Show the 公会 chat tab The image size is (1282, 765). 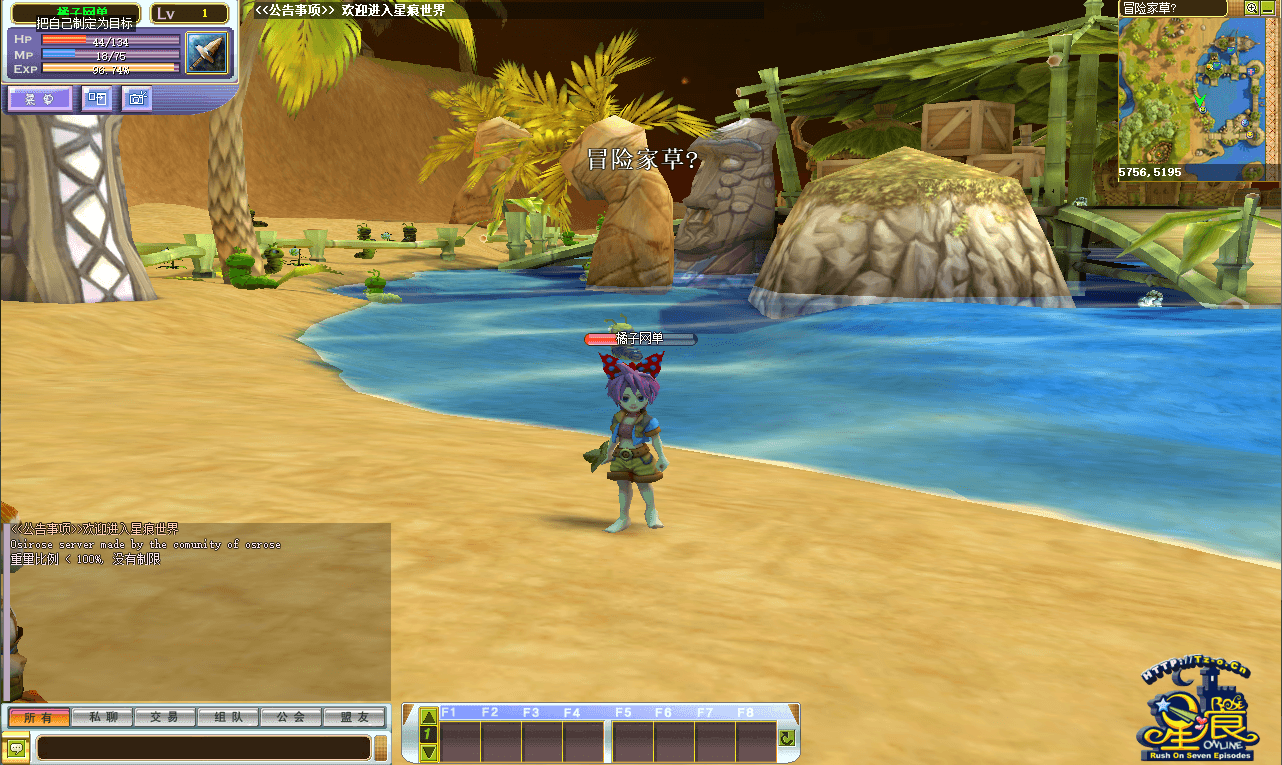coord(291,717)
